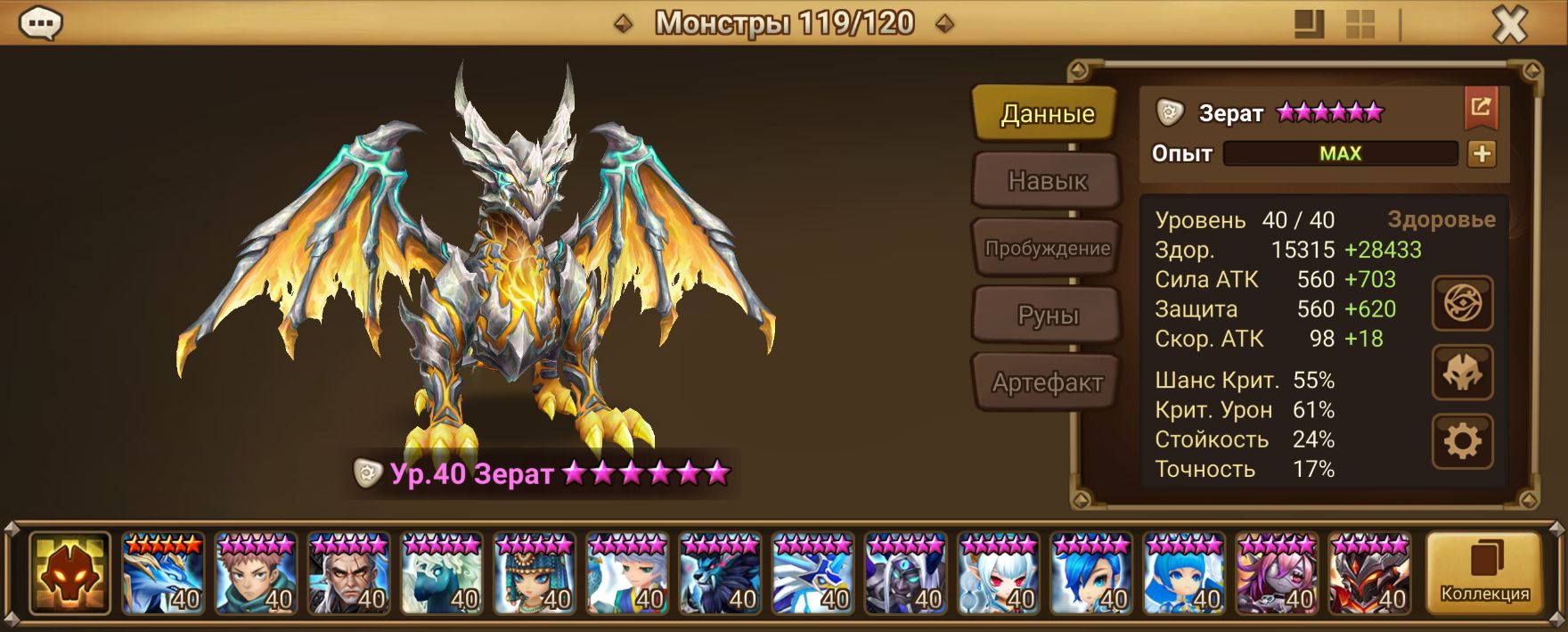The height and width of the screenshot is (632, 1568).
Task: Close the monster screen with the X
Action: click(1509, 25)
